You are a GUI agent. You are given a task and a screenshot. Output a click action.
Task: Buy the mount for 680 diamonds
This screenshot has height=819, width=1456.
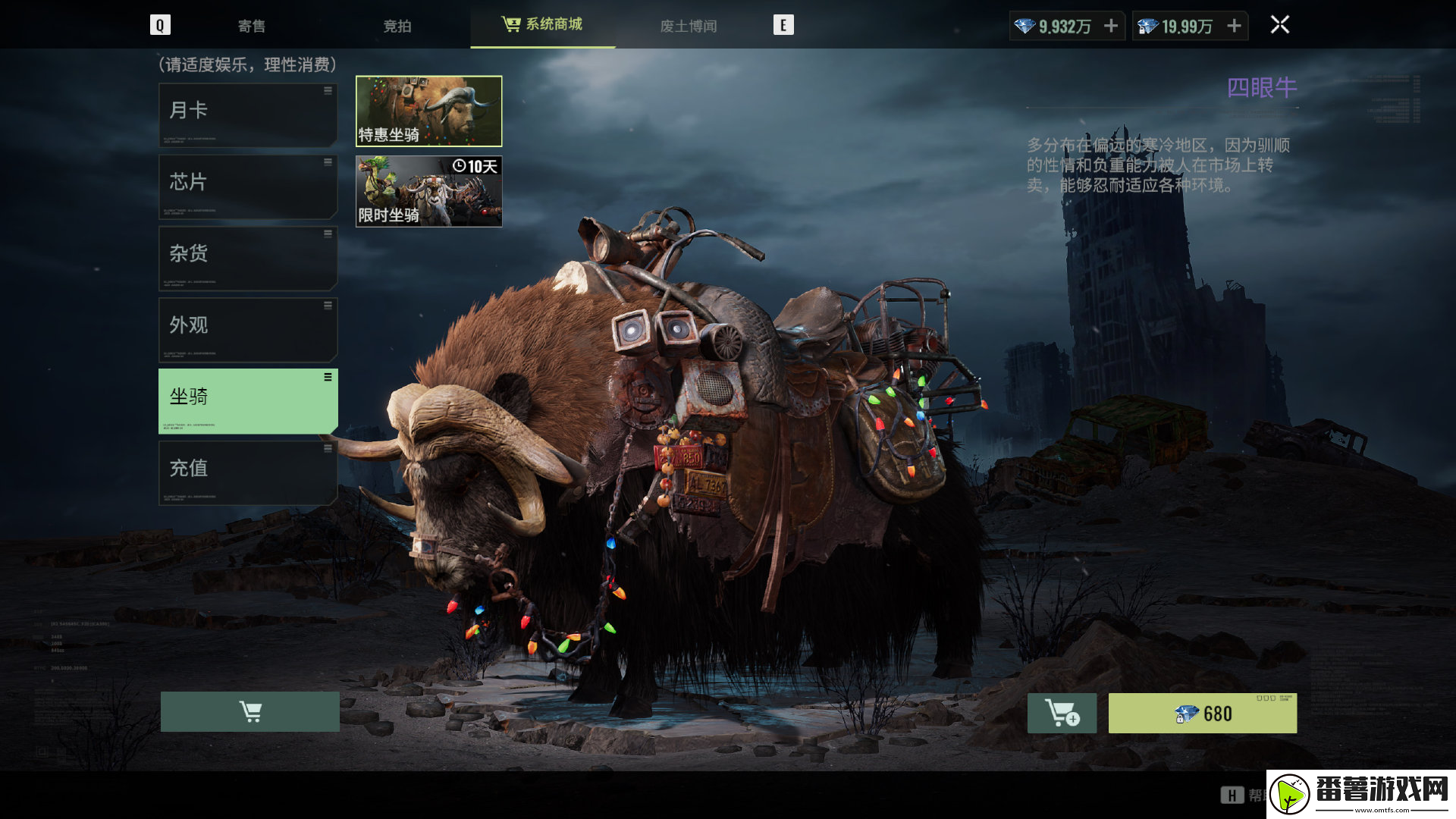click(x=1202, y=713)
